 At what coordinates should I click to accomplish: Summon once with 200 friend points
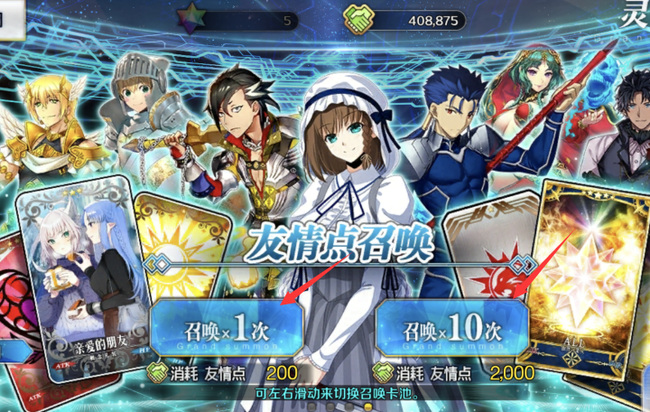(227, 325)
